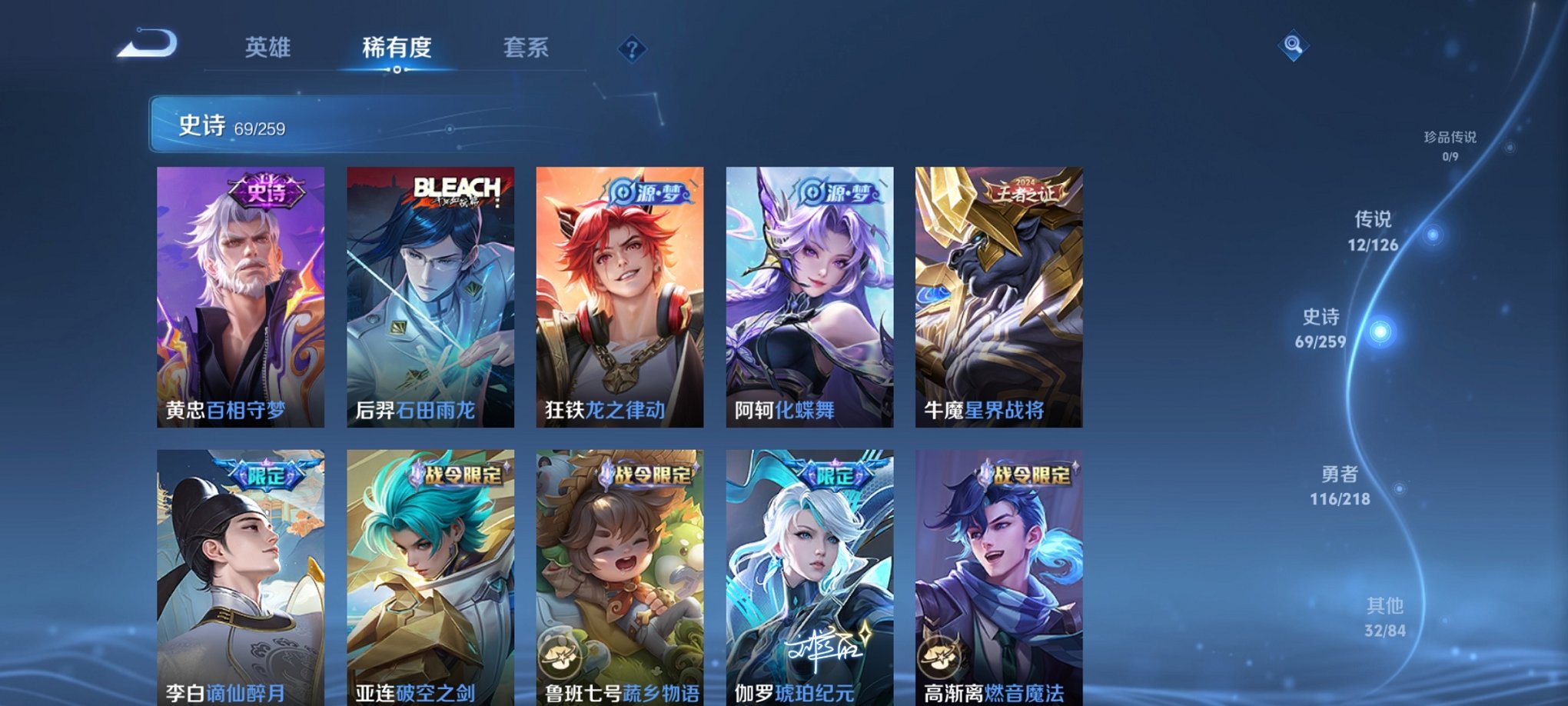Open the help question mark icon

pos(632,50)
